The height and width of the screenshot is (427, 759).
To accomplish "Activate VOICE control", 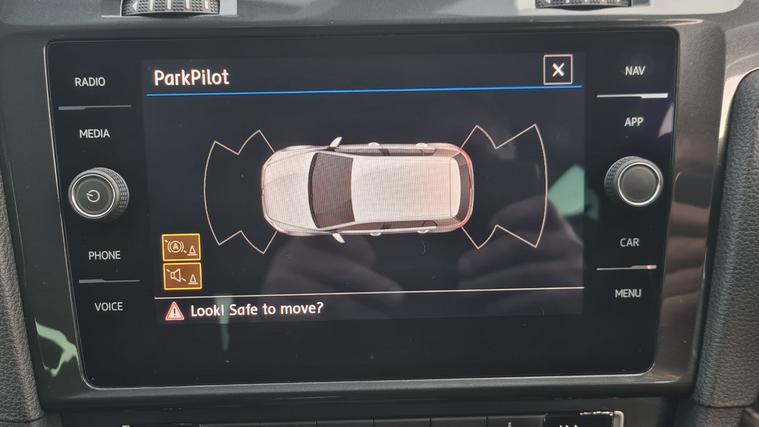I will point(108,306).
